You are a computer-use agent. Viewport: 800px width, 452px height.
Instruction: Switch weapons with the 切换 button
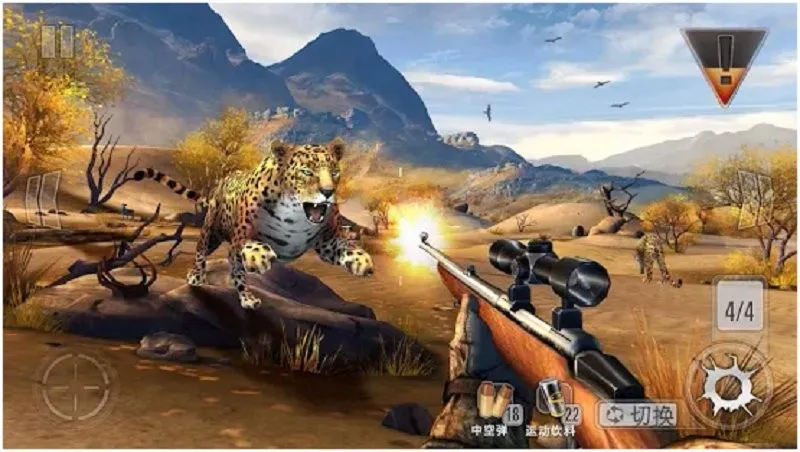[x=638, y=414]
